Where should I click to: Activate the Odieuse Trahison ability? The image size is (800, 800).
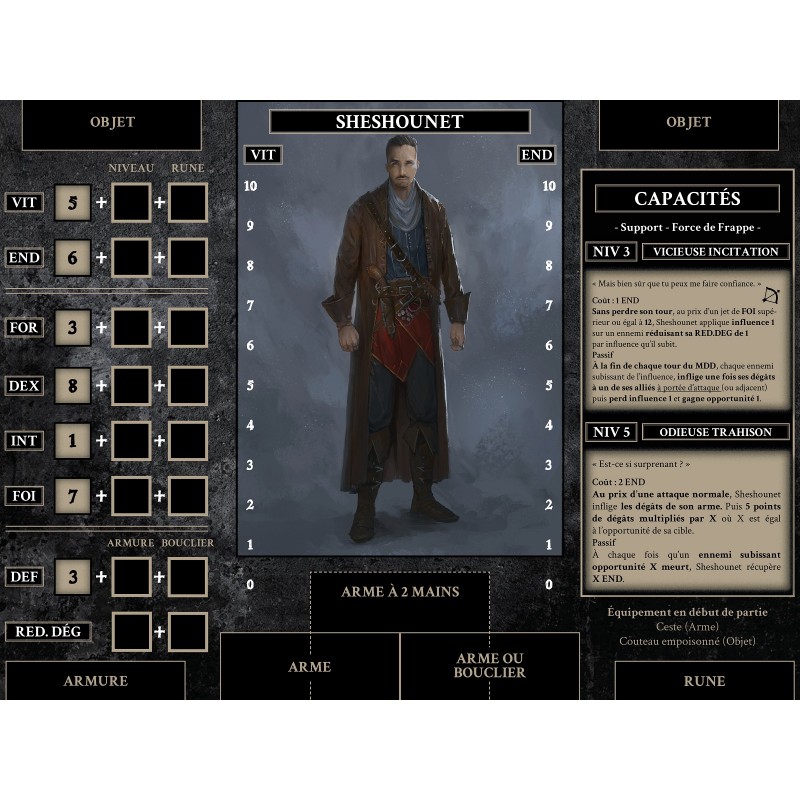(x=716, y=432)
